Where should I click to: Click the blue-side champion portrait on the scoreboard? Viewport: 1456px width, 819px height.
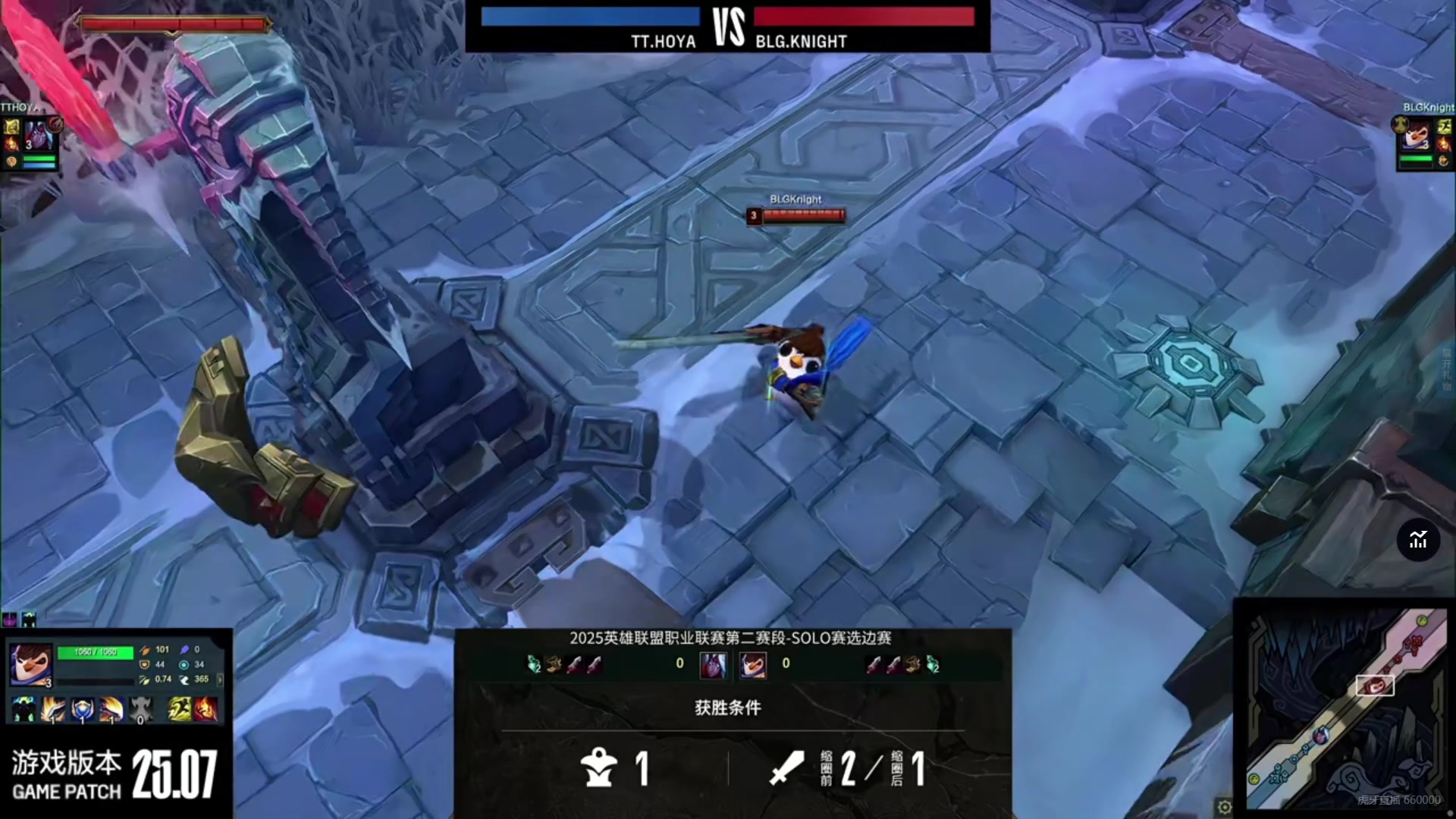pyautogui.click(x=713, y=665)
